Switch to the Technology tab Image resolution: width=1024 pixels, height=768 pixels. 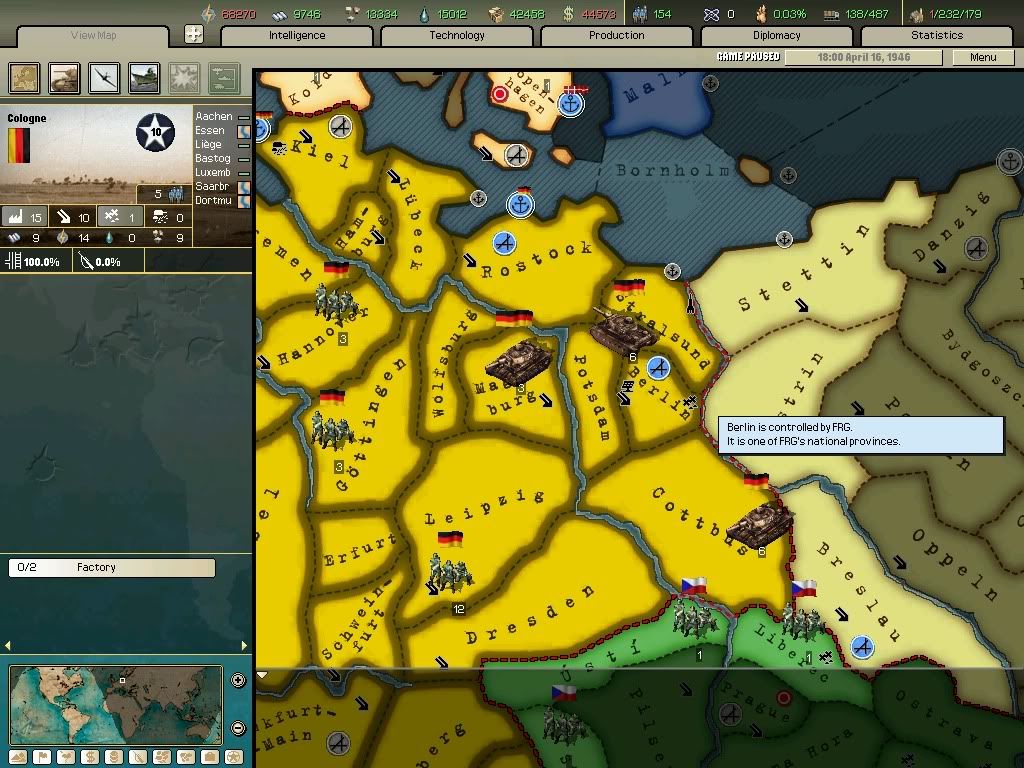pos(457,35)
